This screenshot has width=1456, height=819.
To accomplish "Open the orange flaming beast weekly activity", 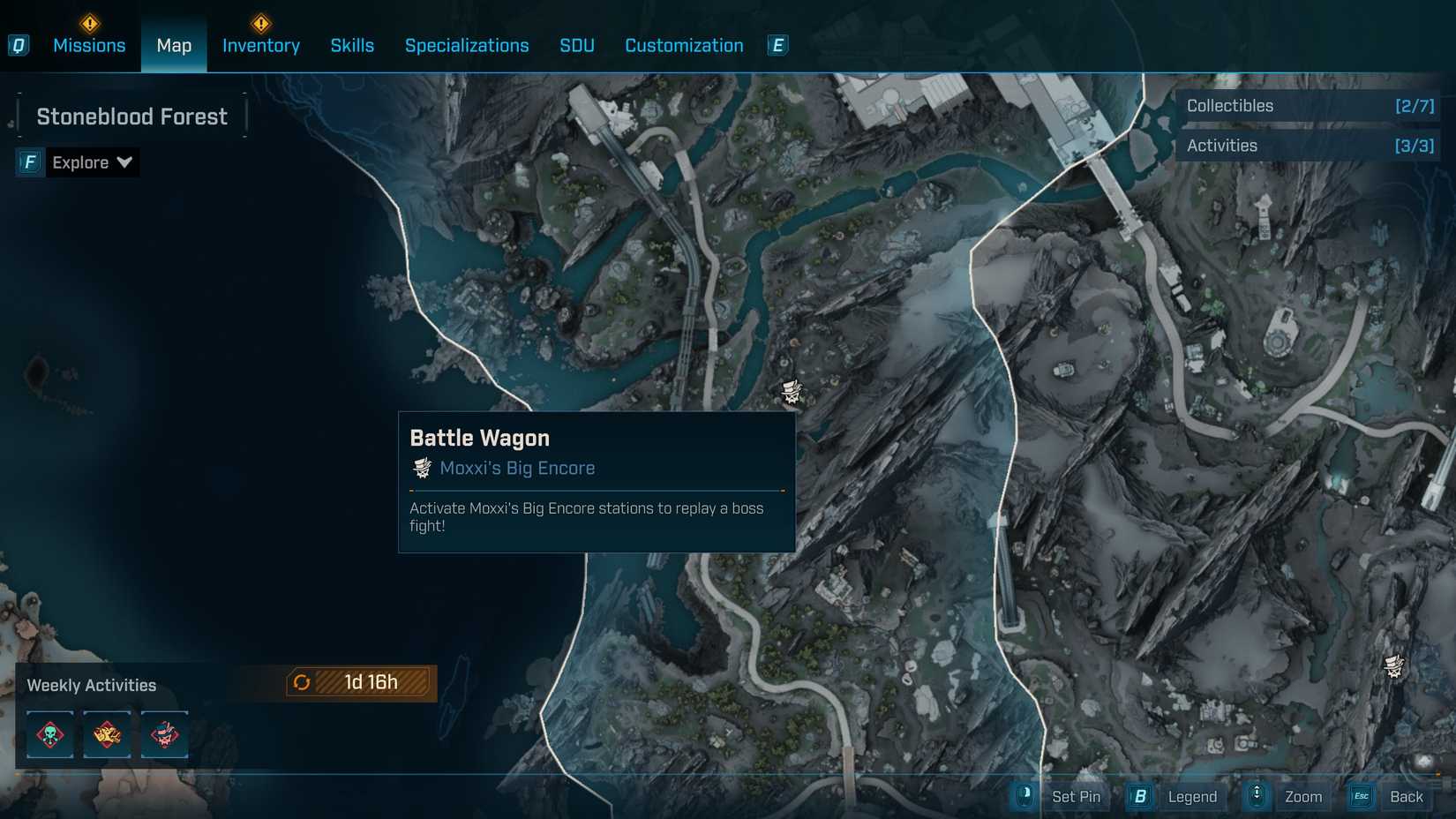I will point(108,734).
